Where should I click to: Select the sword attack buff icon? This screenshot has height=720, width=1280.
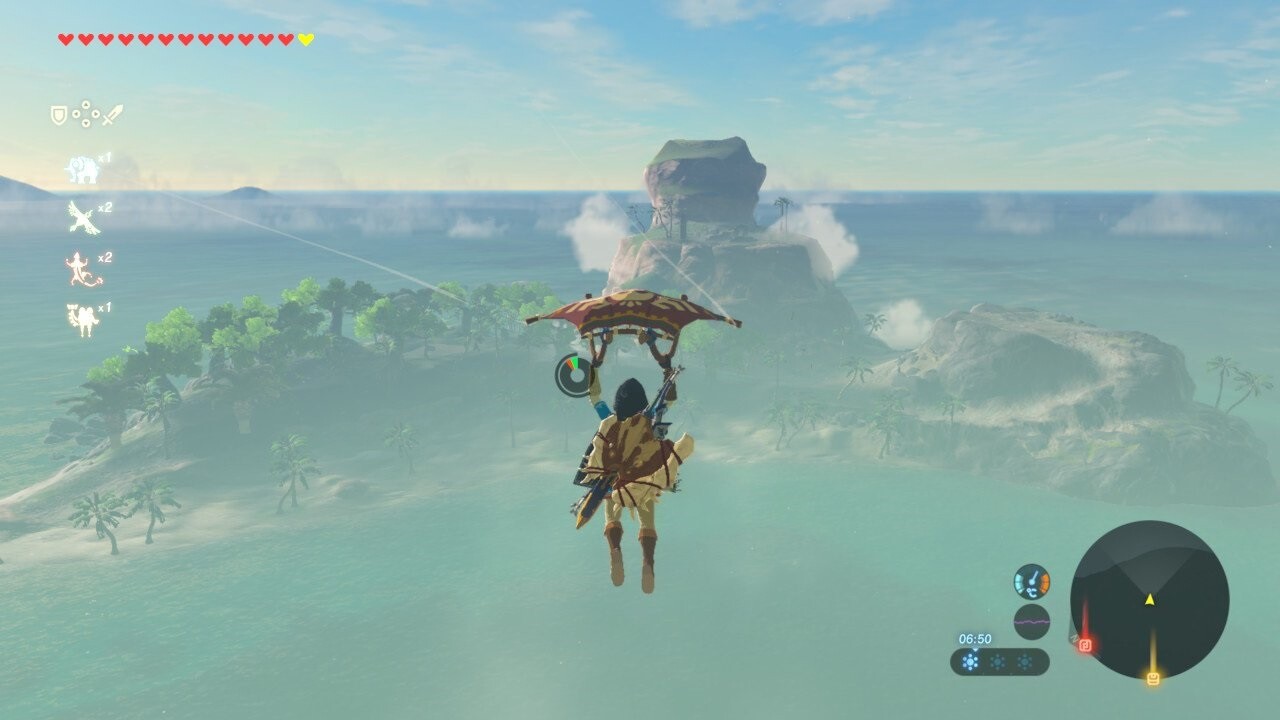click(111, 113)
